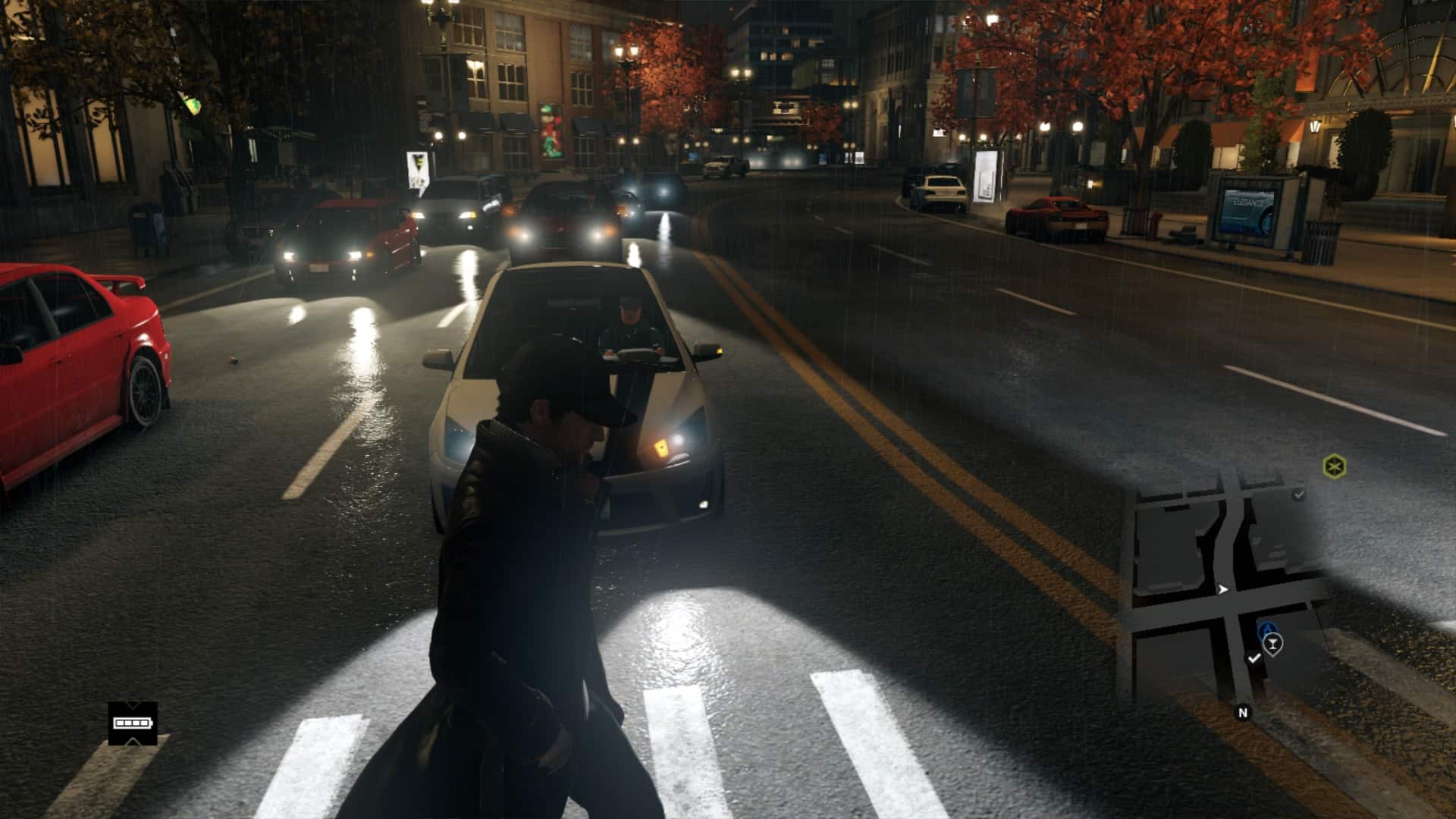Click the yellow hexagon icon above minimap
This screenshot has height=819, width=1456.
click(1333, 466)
